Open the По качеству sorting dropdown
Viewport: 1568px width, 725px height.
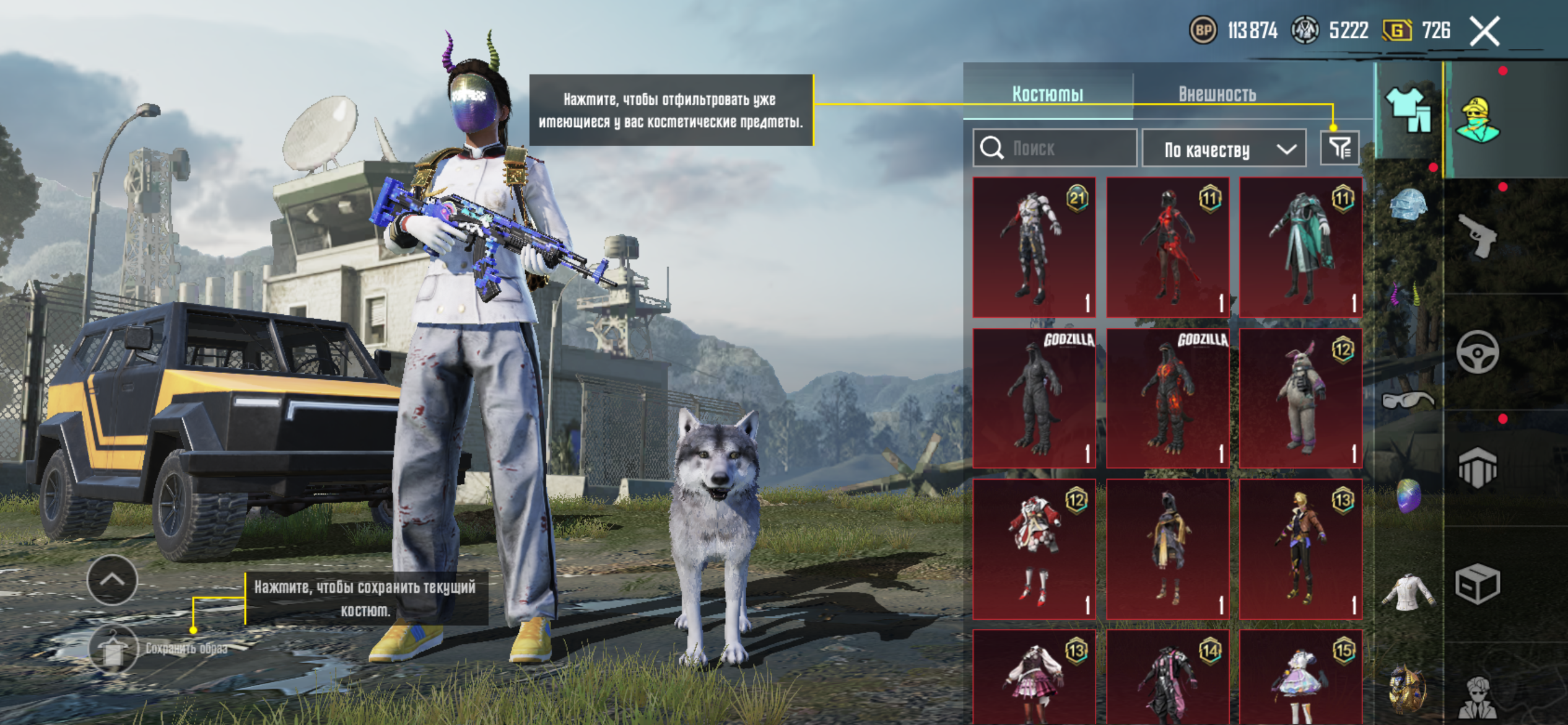pos(1224,149)
